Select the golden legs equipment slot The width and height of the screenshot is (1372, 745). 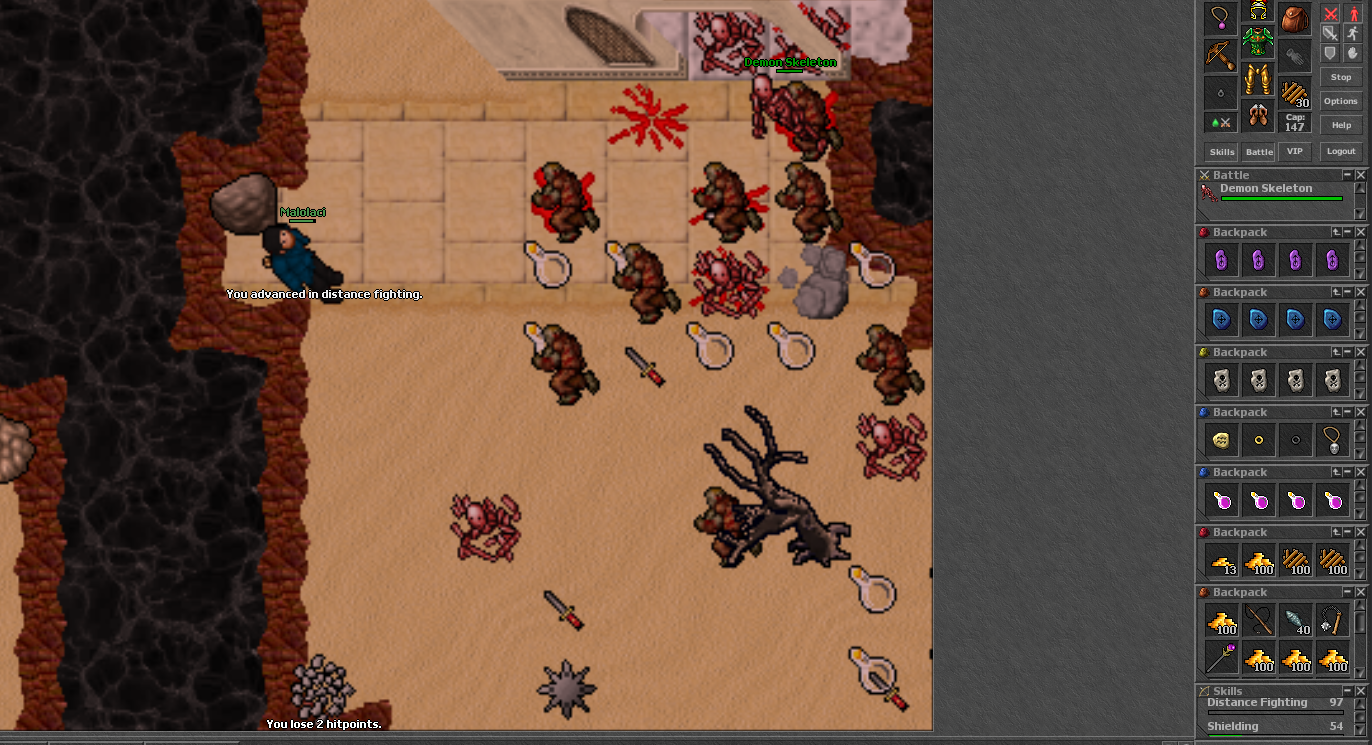tap(1258, 79)
